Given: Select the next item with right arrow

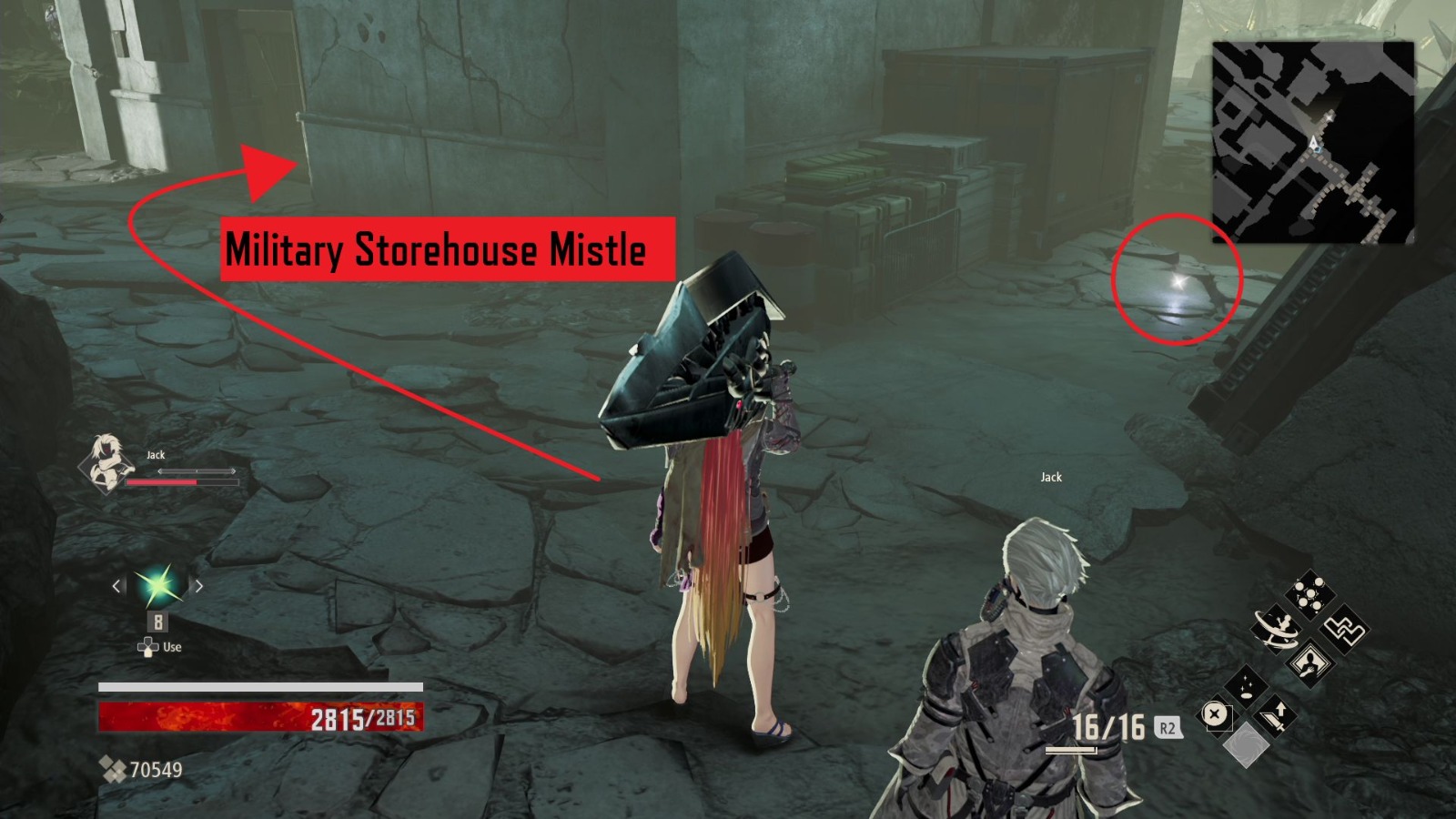Looking at the screenshot, I should [197, 586].
